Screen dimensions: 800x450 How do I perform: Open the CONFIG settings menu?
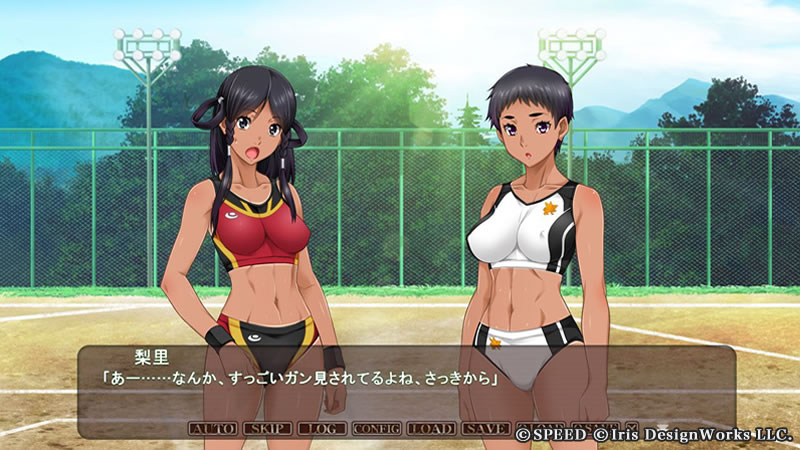pos(376,429)
